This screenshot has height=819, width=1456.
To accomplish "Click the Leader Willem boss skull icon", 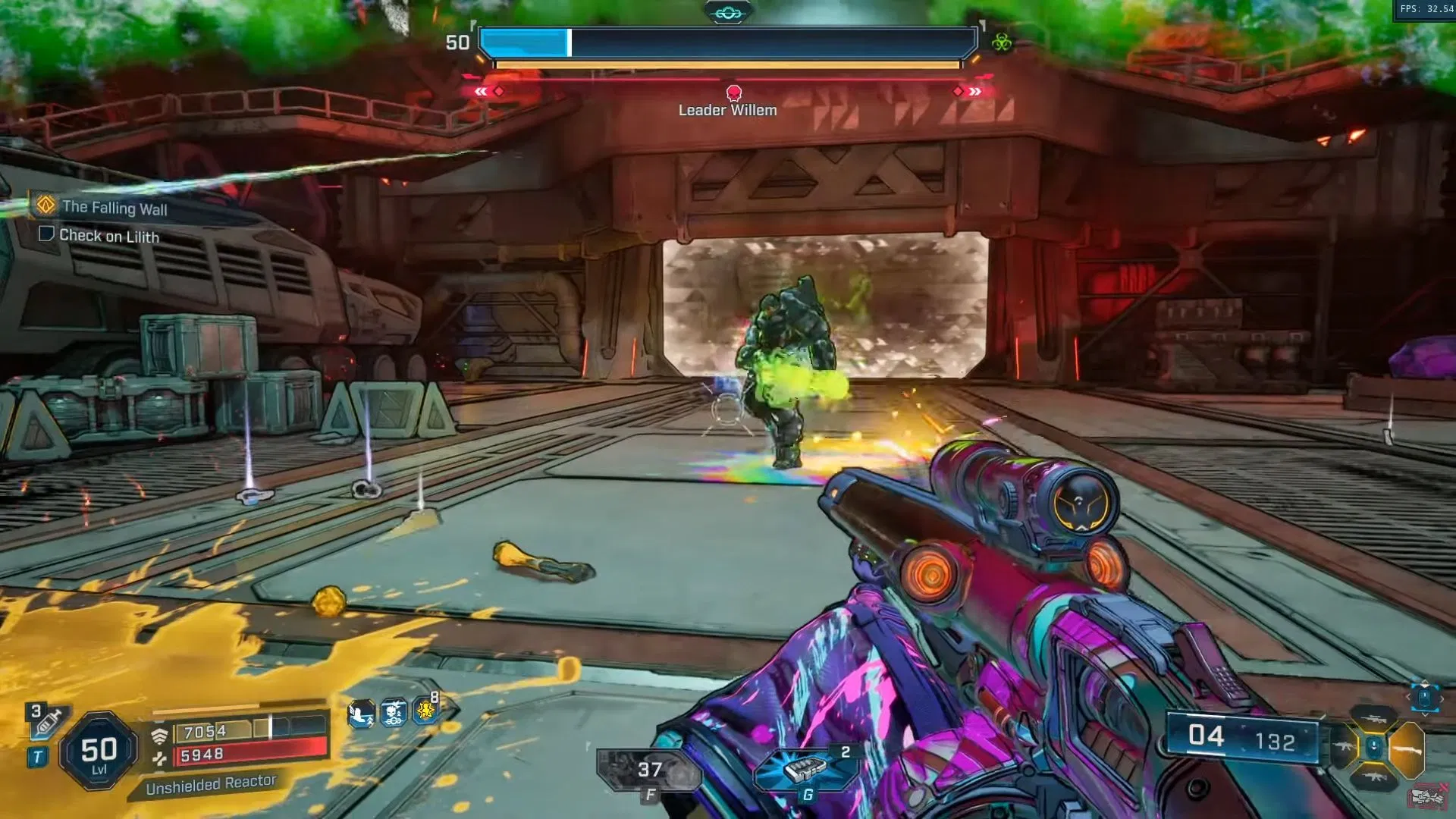I will 733,93.
